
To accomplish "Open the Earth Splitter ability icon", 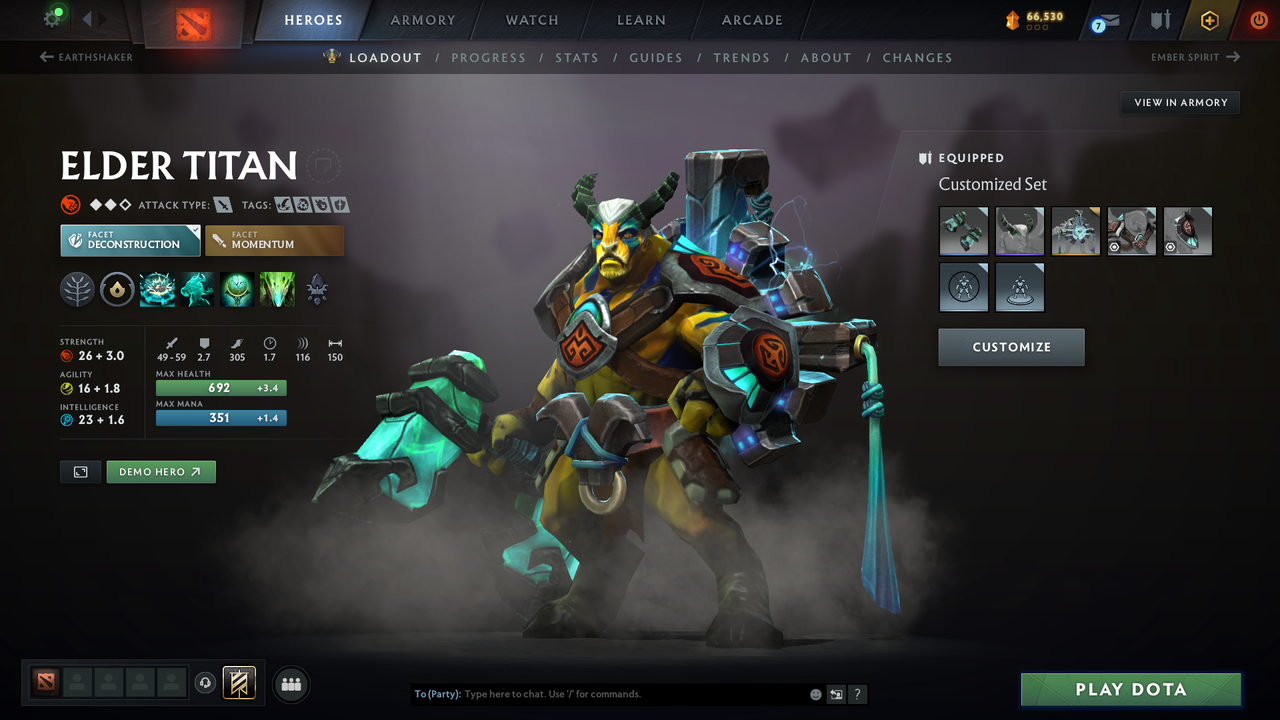I will coord(277,289).
